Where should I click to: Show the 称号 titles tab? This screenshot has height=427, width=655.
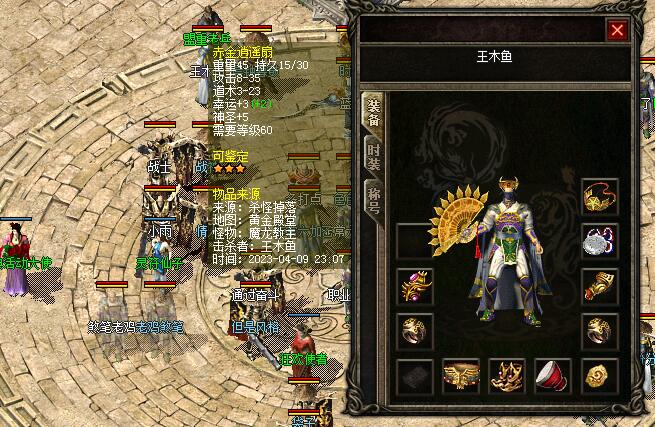pos(374,196)
